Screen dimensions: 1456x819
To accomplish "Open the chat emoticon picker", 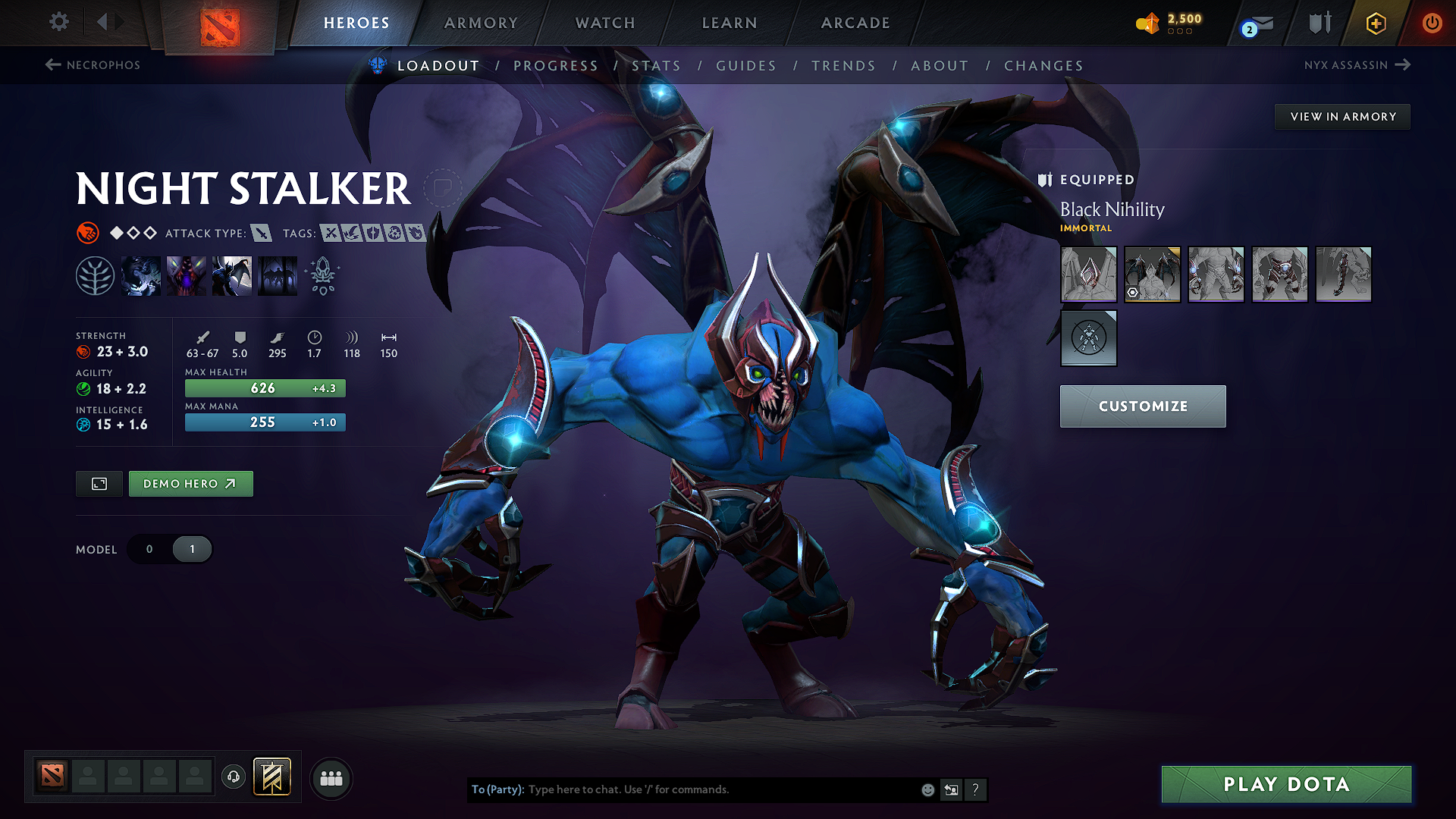I will [x=927, y=789].
